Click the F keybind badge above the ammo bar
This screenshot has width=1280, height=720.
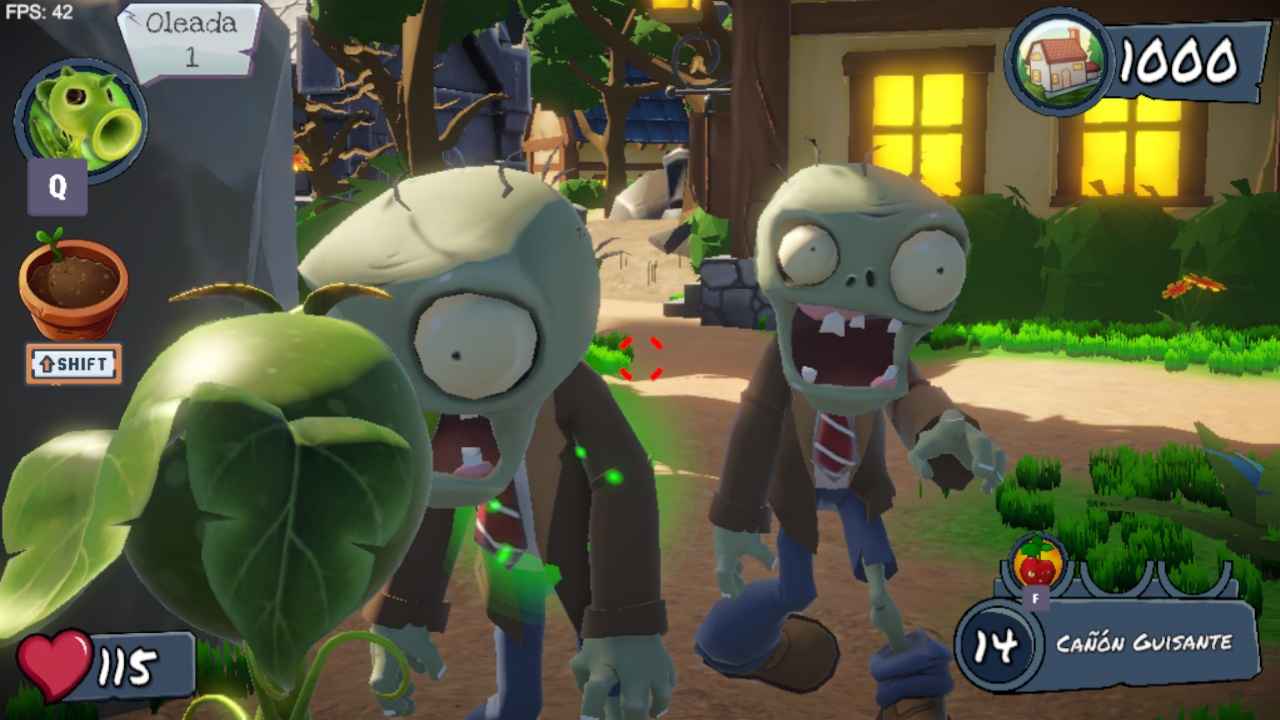click(1036, 597)
